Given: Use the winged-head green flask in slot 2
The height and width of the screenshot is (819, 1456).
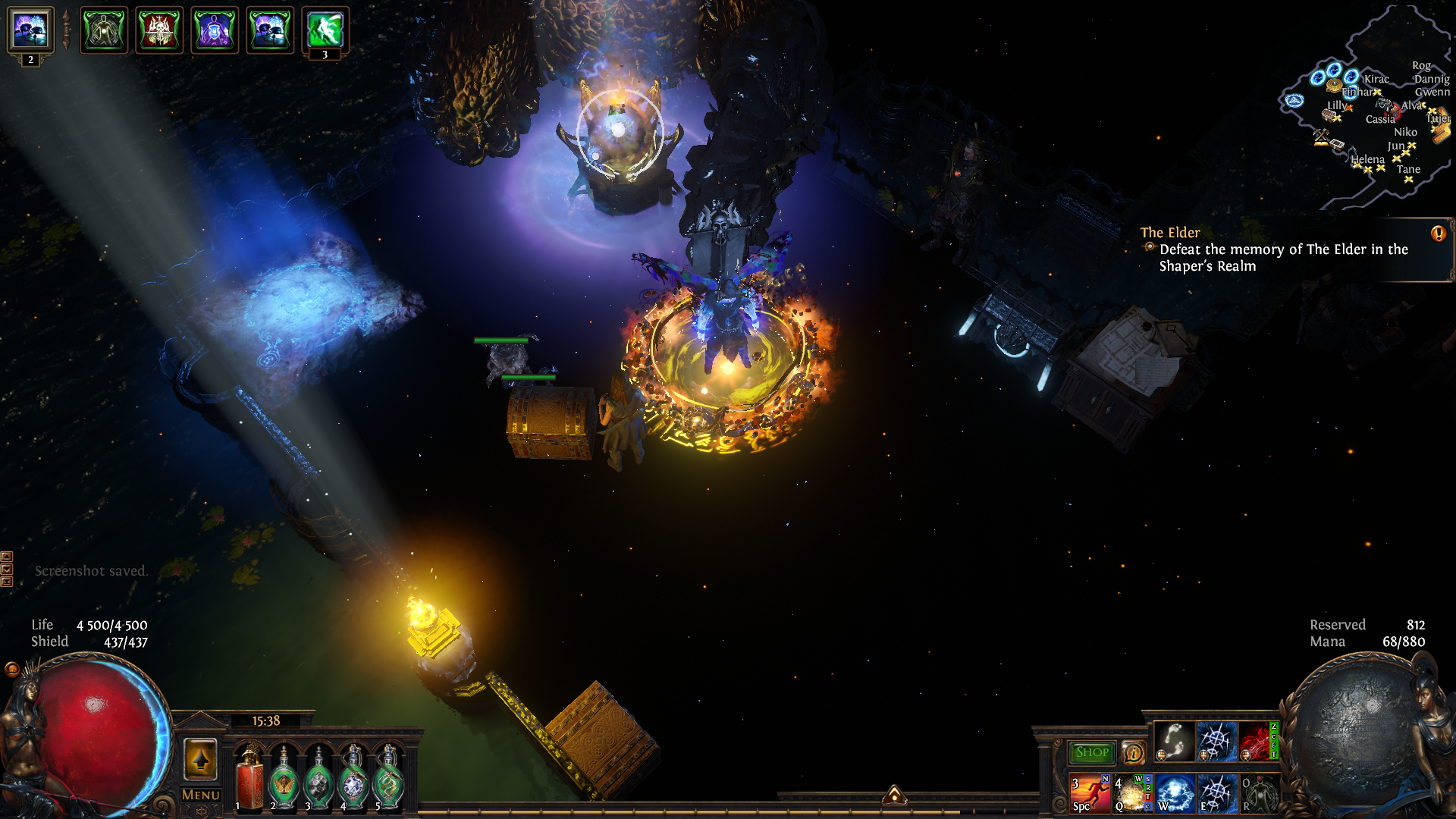Looking at the screenshot, I should [x=284, y=778].
